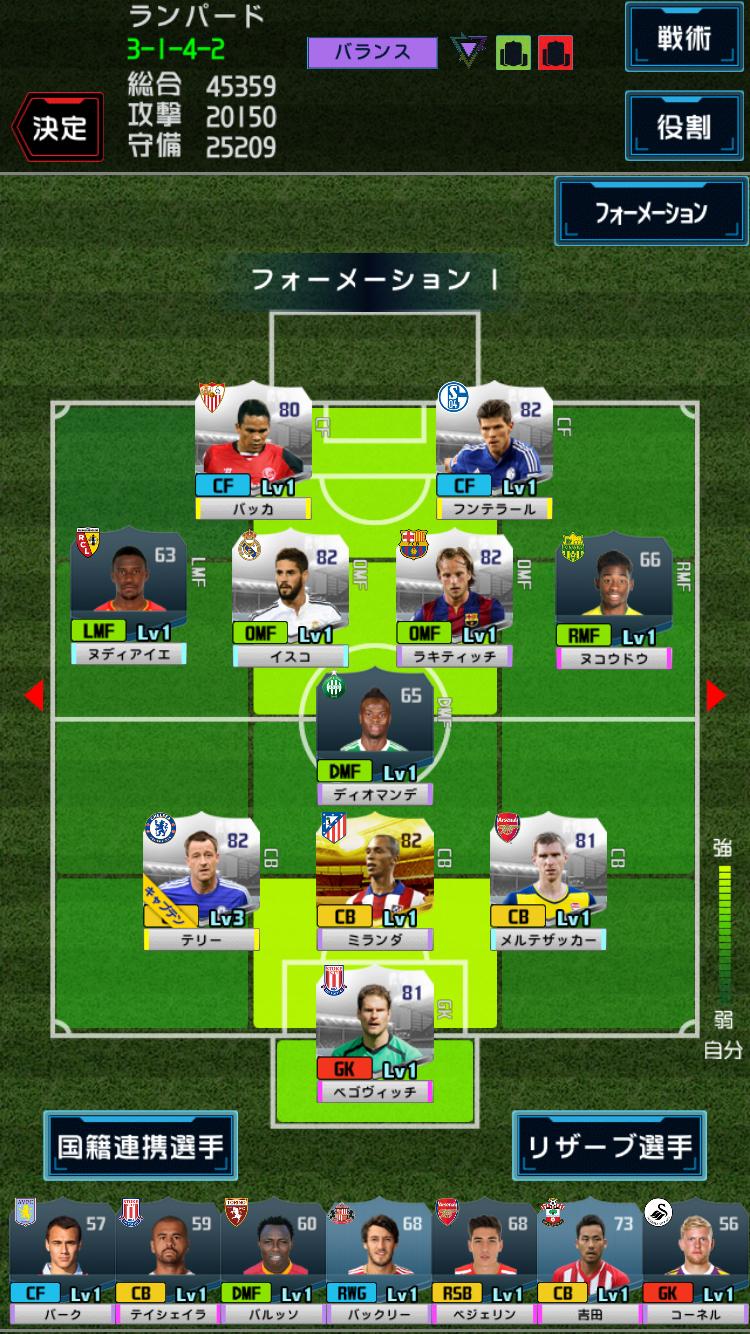This screenshot has height=1334, width=750.
Task: Open the 戦術 tactics menu
Action: (x=684, y=38)
